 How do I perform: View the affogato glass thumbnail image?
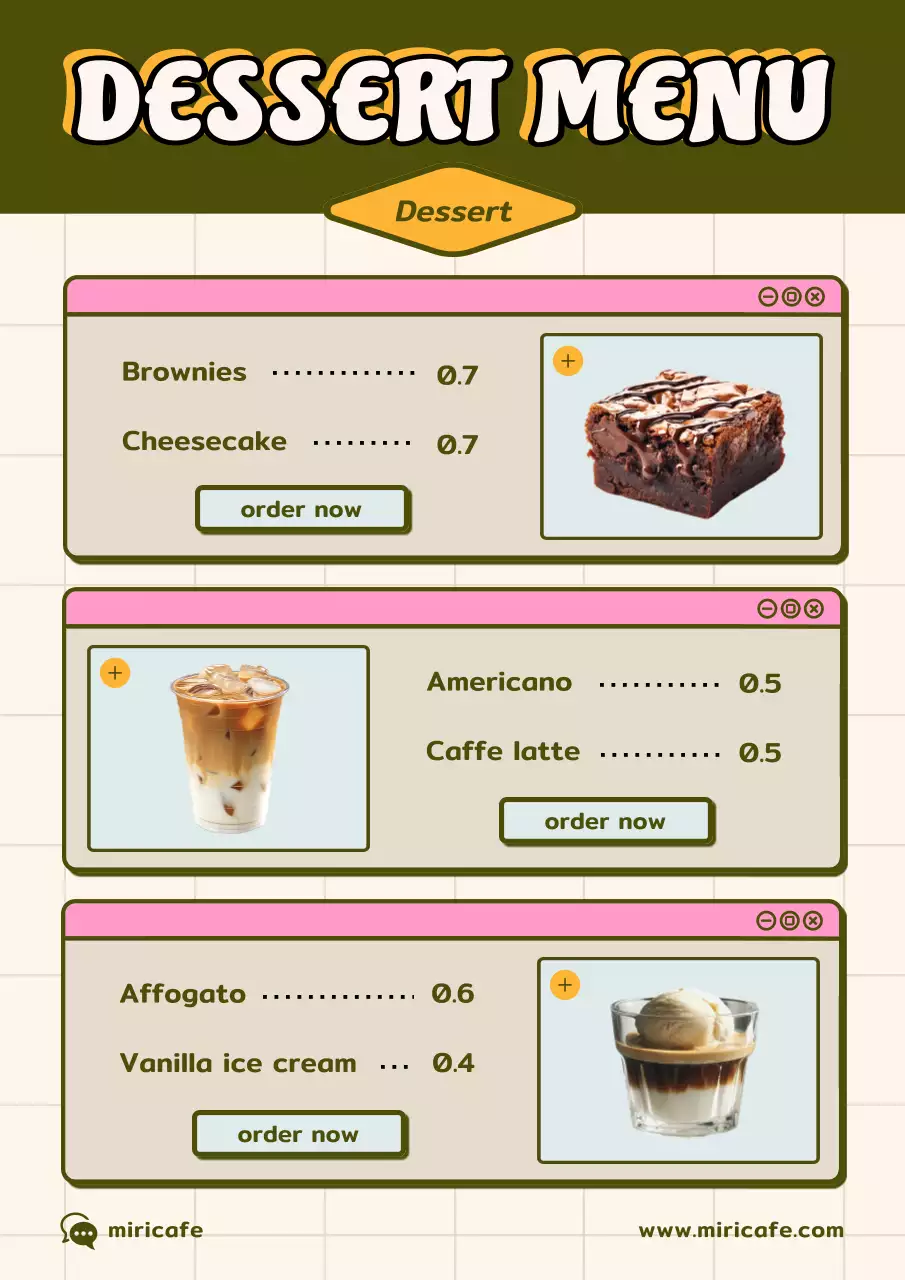[x=684, y=1062]
